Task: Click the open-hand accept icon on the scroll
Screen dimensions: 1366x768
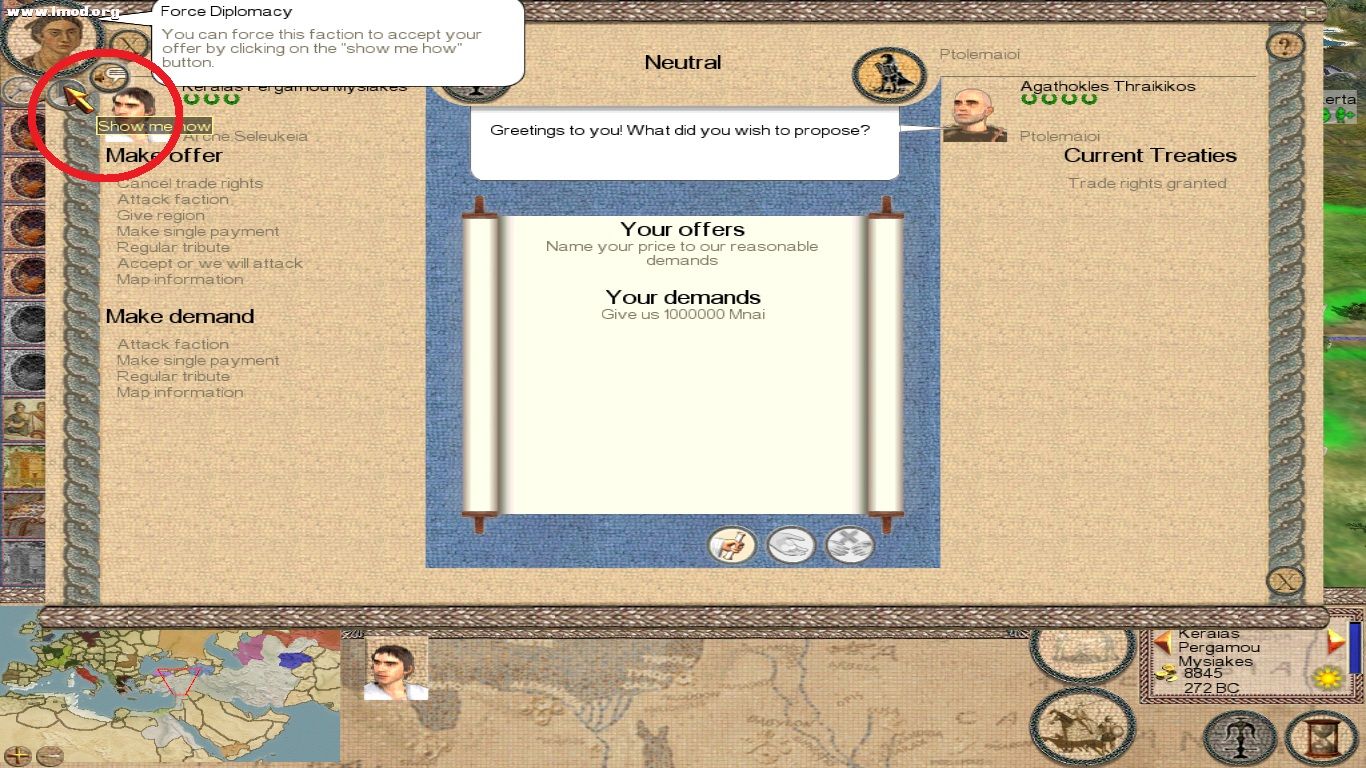Action: coord(791,544)
